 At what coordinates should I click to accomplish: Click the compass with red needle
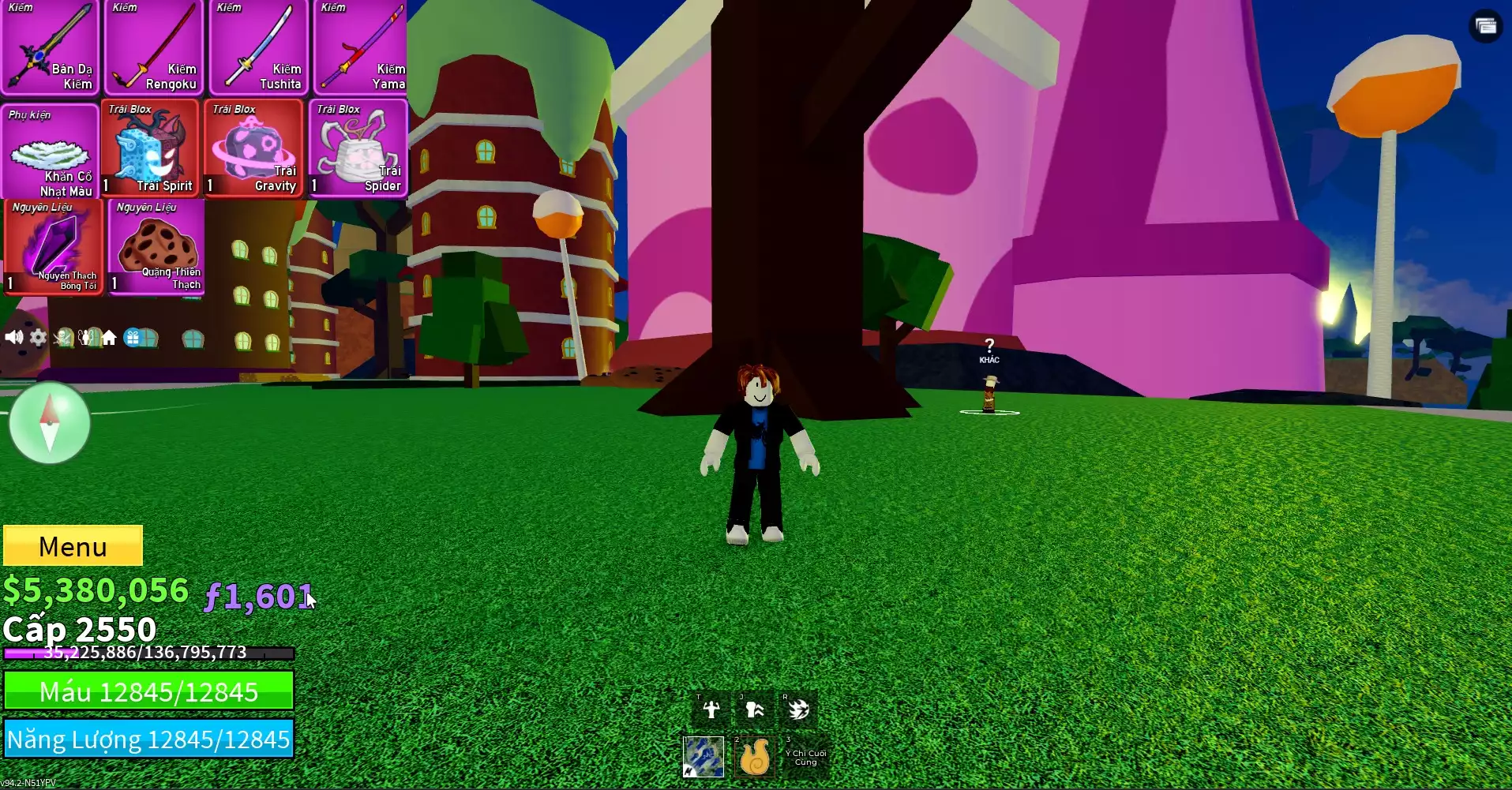(x=50, y=423)
